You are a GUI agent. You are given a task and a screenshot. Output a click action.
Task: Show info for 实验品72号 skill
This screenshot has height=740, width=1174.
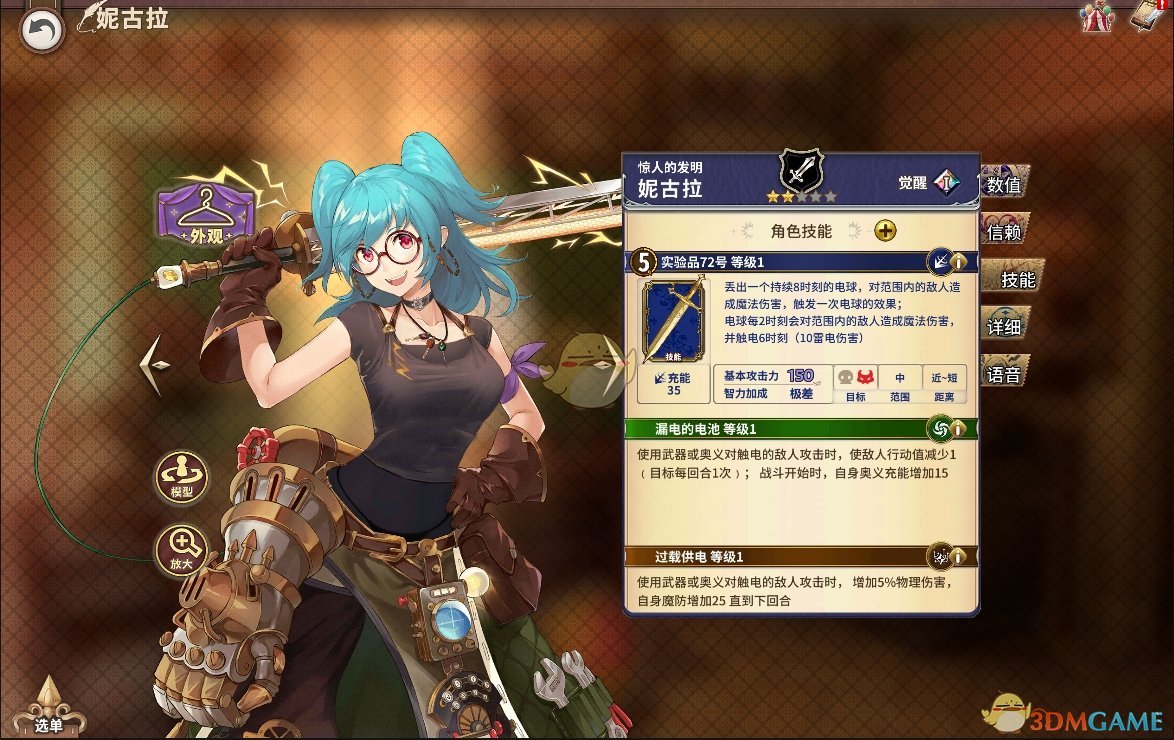957,263
